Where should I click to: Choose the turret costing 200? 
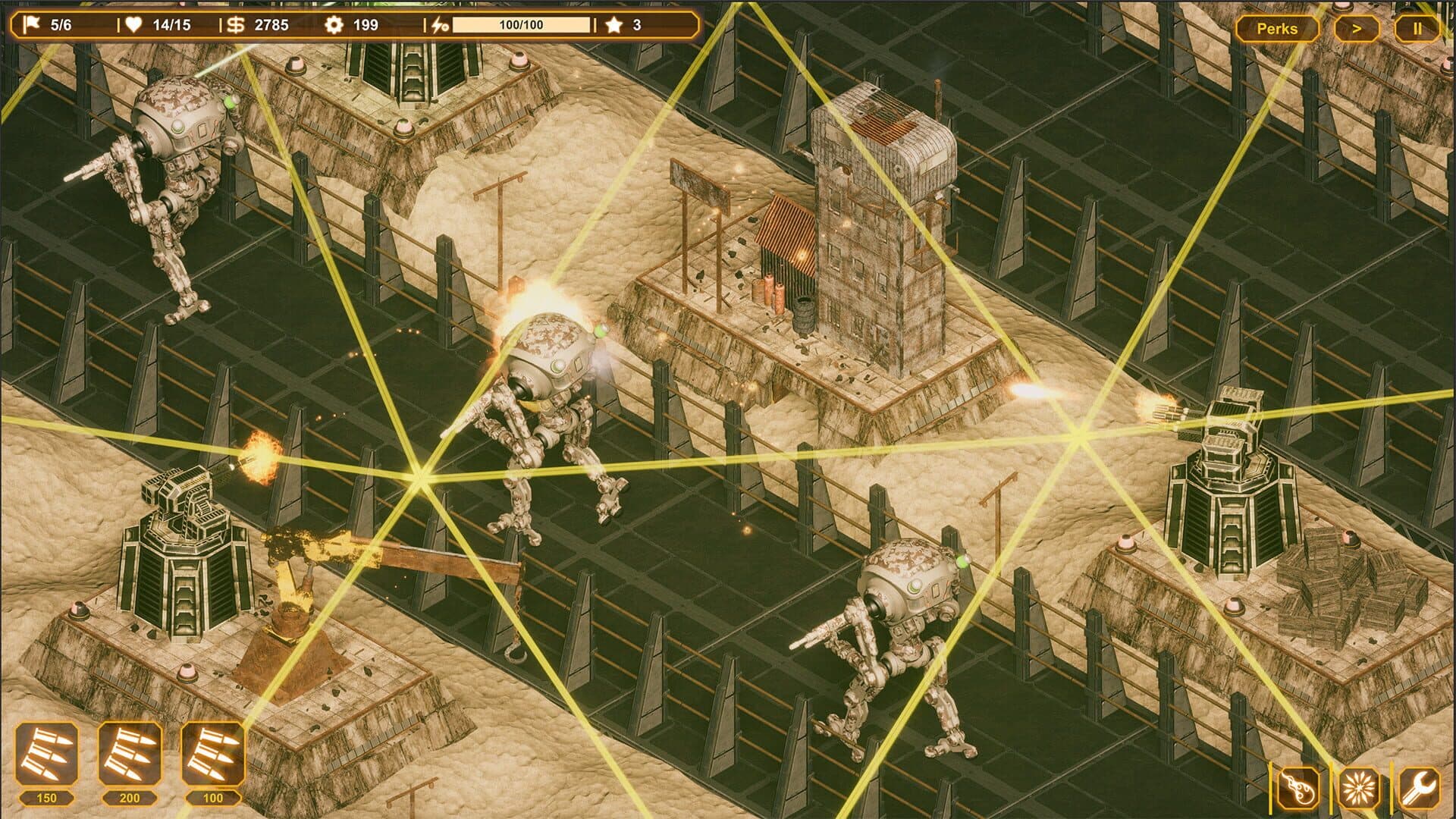[x=130, y=755]
